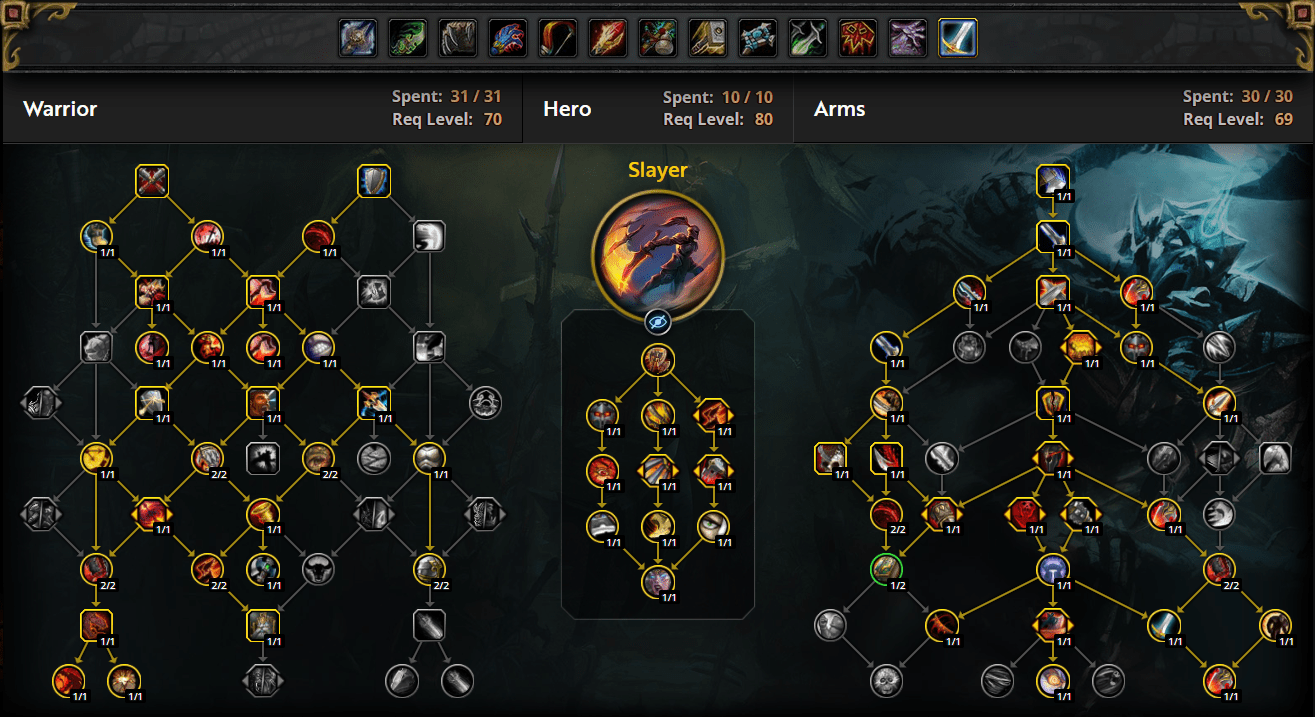Toggle the eye icon under Slayer portrait
The height and width of the screenshot is (717, 1315).
coord(657,321)
